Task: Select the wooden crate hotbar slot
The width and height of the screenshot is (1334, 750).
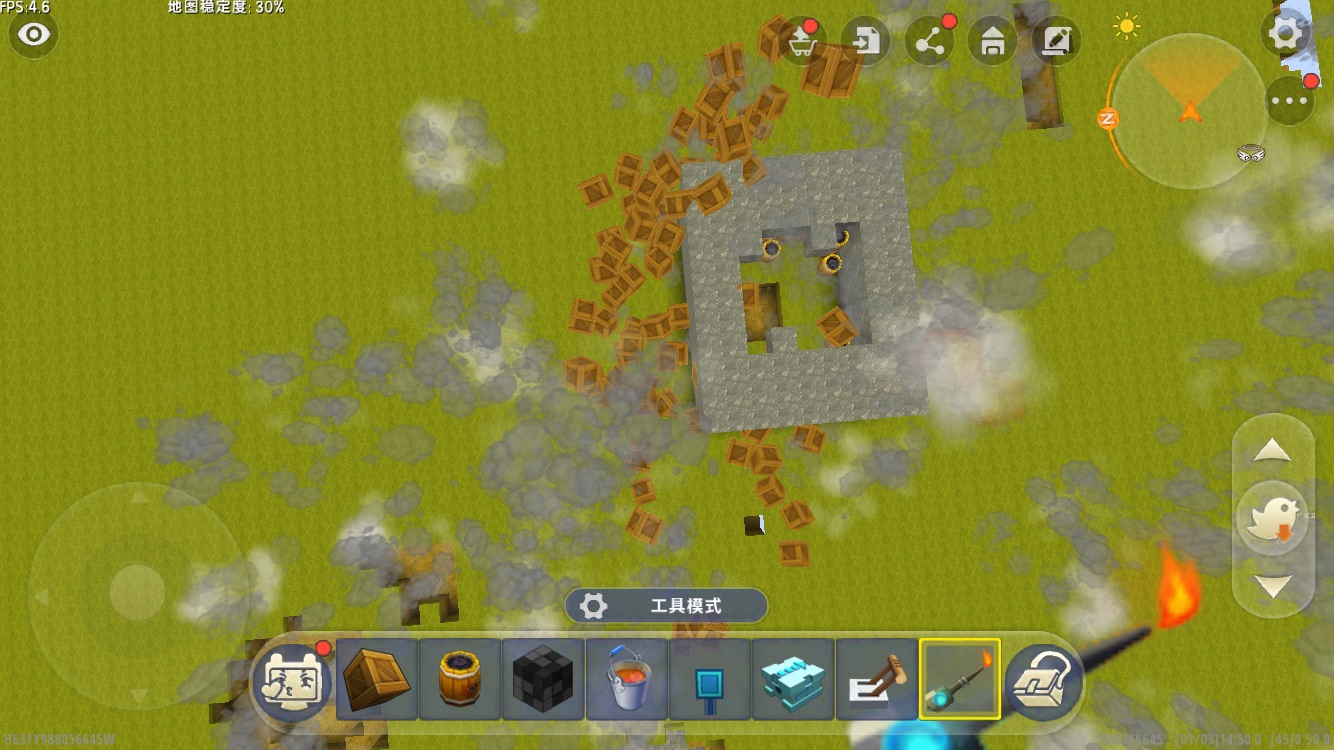Action: [x=377, y=680]
